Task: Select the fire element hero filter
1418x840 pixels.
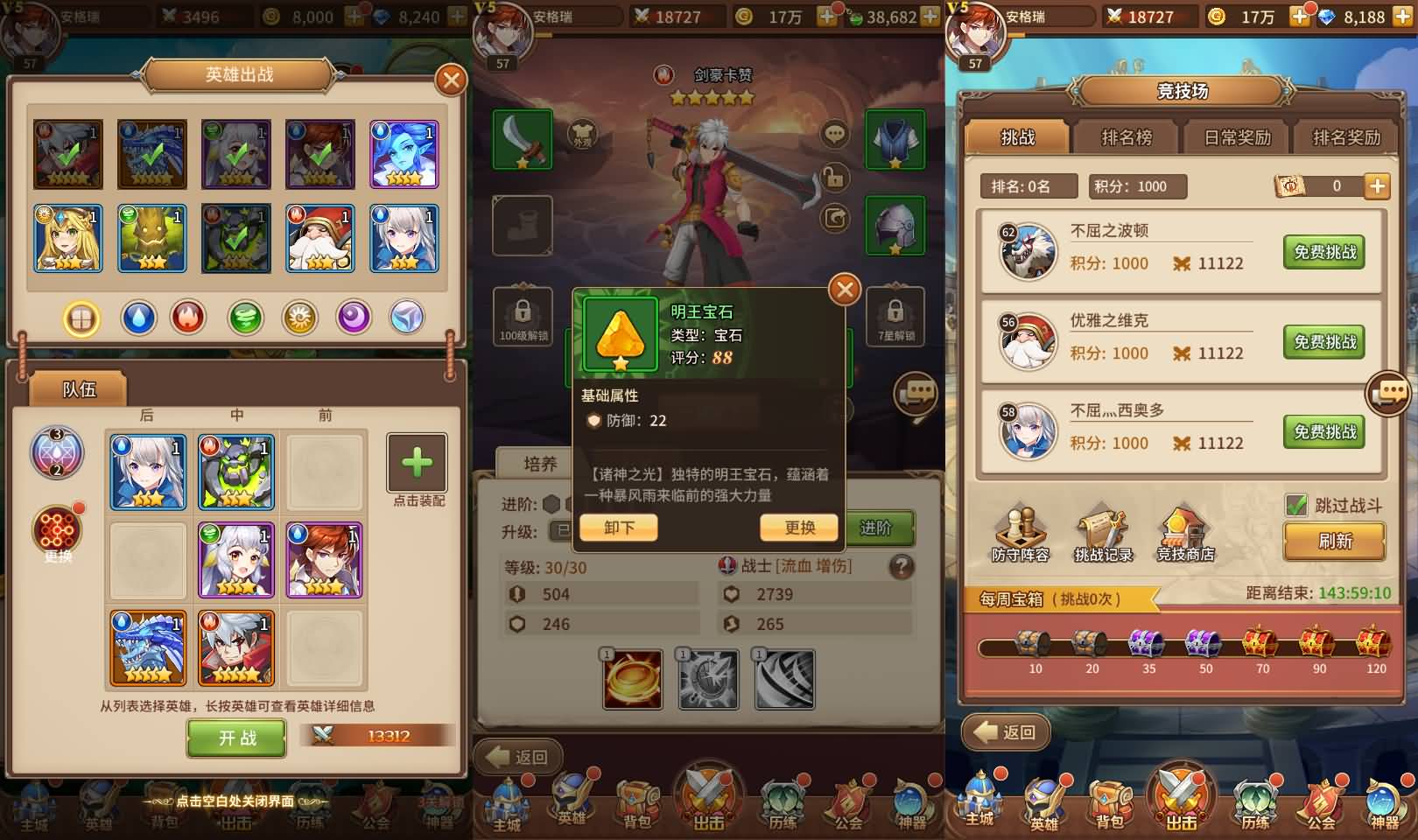Action: click(x=190, y=318)
